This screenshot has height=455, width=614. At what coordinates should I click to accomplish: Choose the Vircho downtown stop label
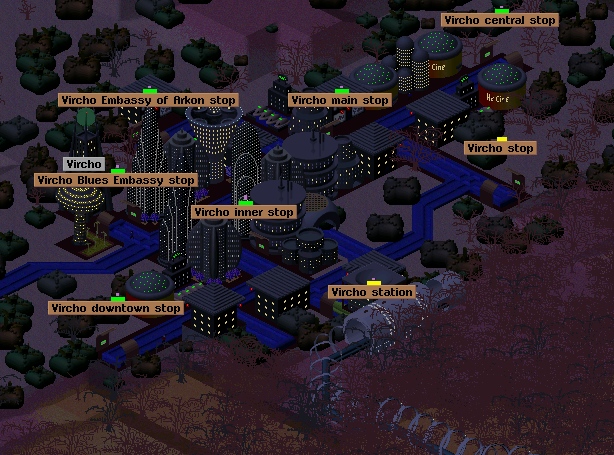pyautogui.click(x=116, y=308)
